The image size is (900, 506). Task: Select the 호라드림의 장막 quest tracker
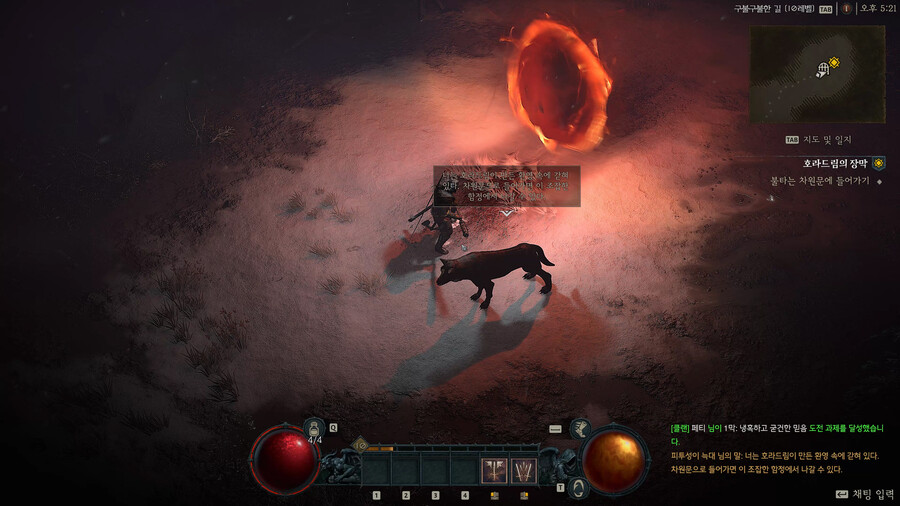[x=836, y=163]
